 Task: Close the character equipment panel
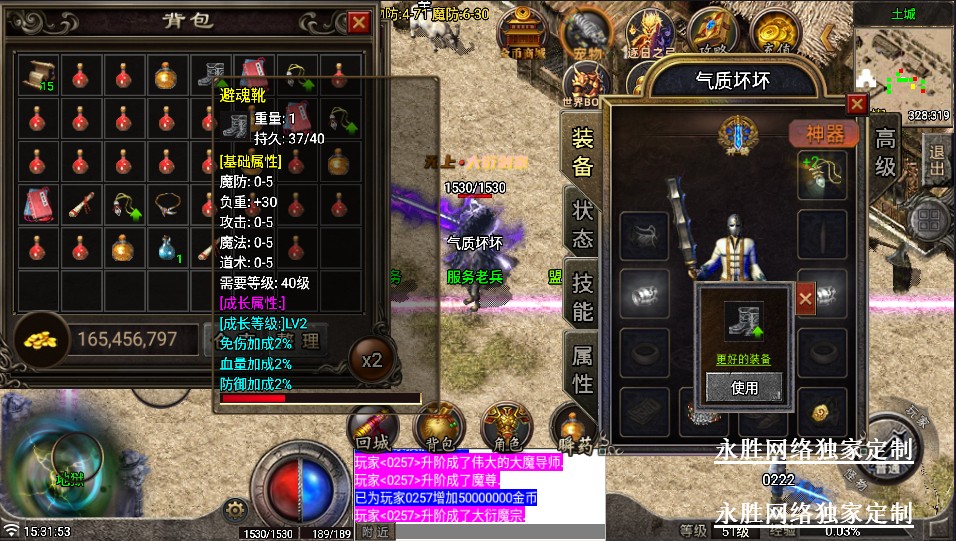[856, 103]
